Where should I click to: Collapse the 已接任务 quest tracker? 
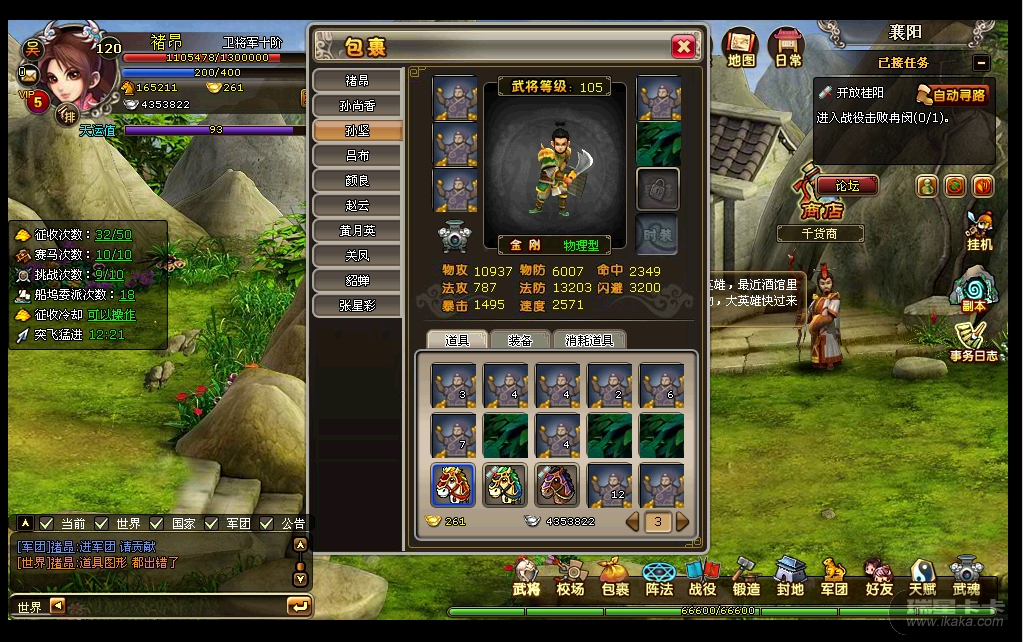(981, 62)
